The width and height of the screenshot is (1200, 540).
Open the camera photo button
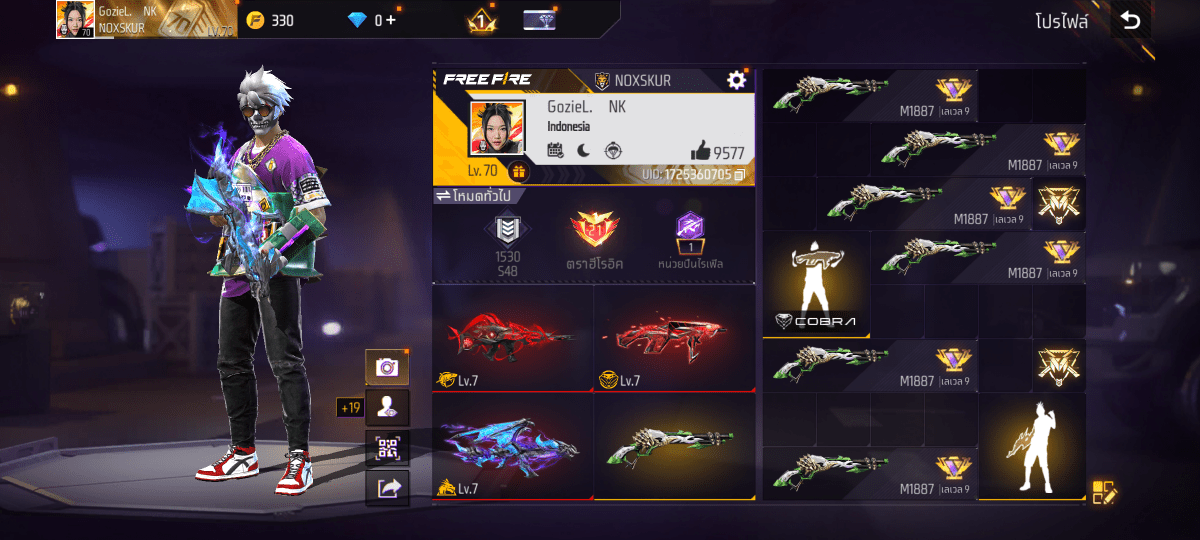coord(387,368)
